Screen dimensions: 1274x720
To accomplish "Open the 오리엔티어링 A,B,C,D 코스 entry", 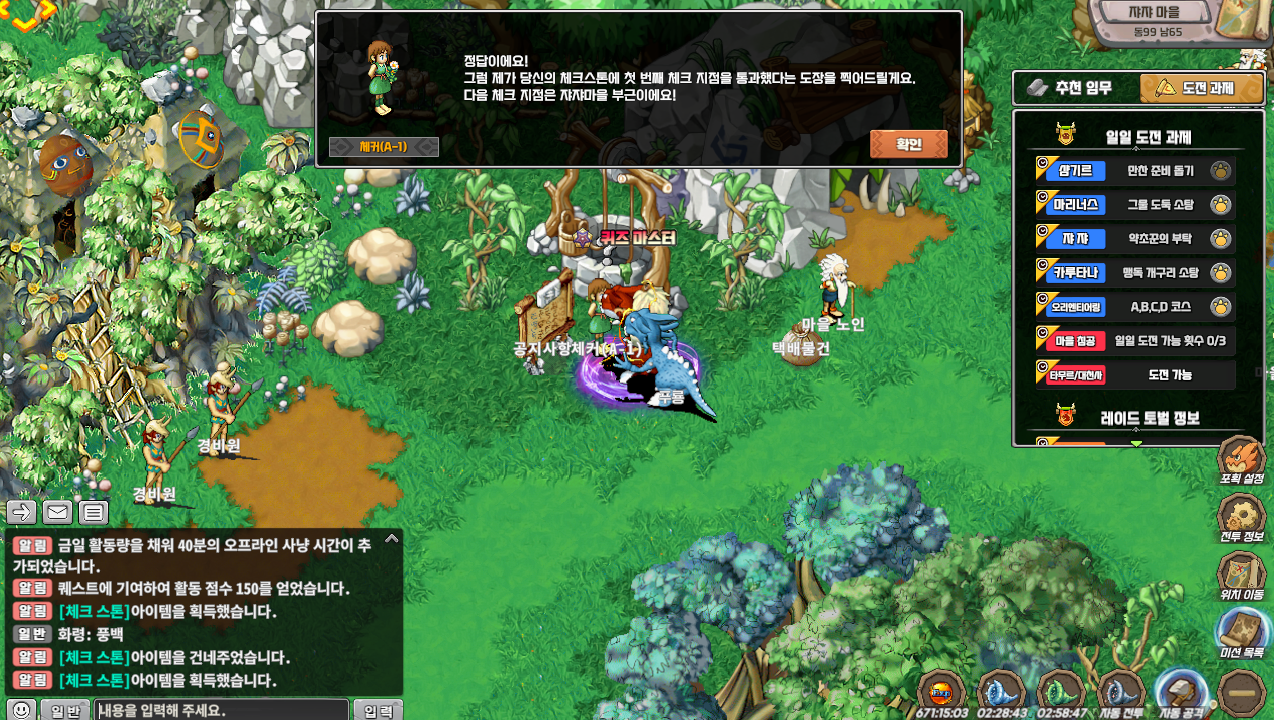I will click(x=1135, y=306).
